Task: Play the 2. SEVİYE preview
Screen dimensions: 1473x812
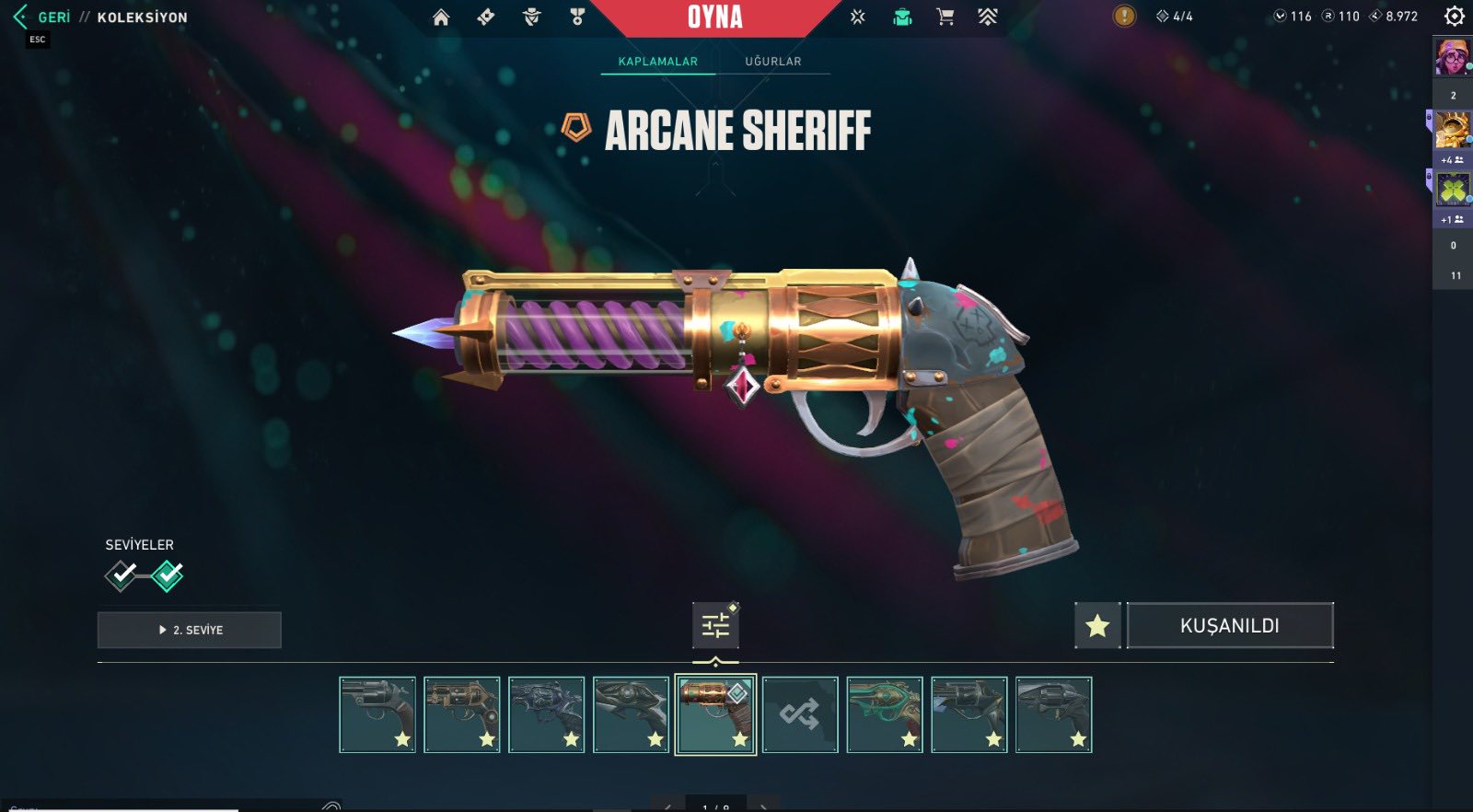Action: point(190,630)
